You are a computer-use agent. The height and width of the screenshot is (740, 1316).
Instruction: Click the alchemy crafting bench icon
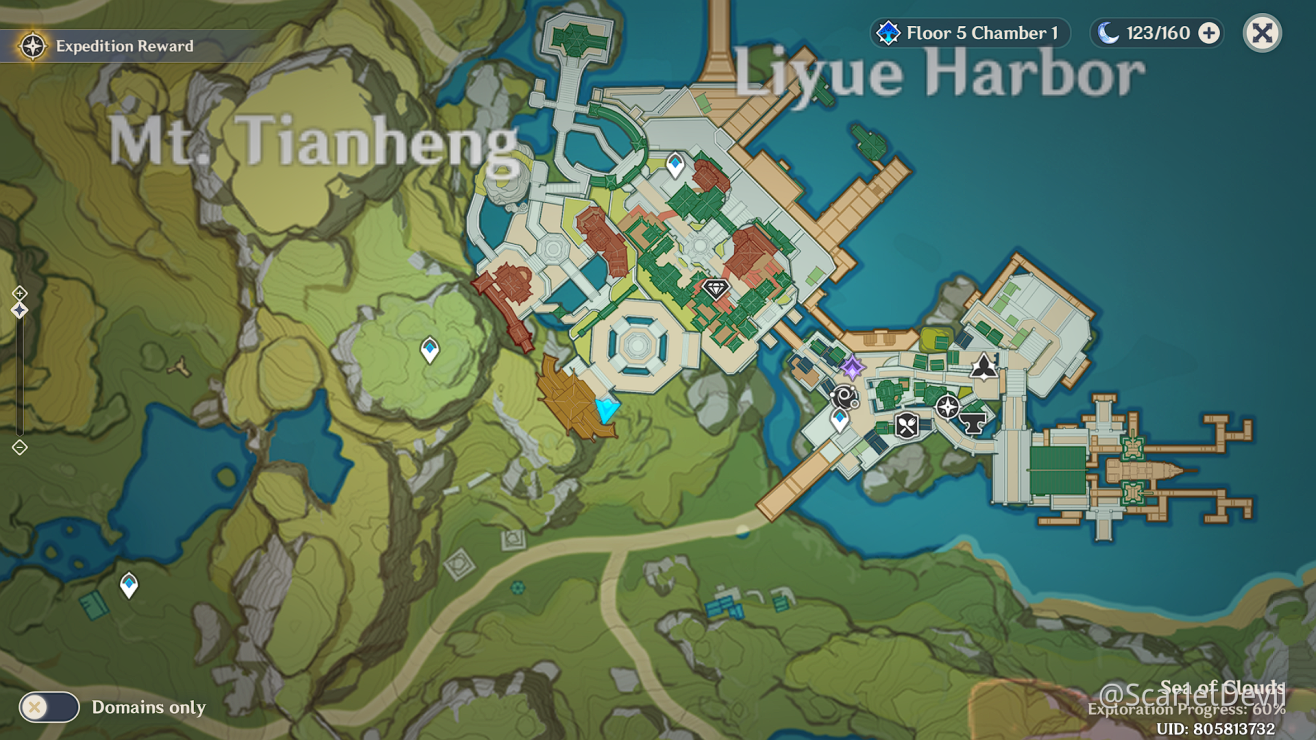point(843,397)
